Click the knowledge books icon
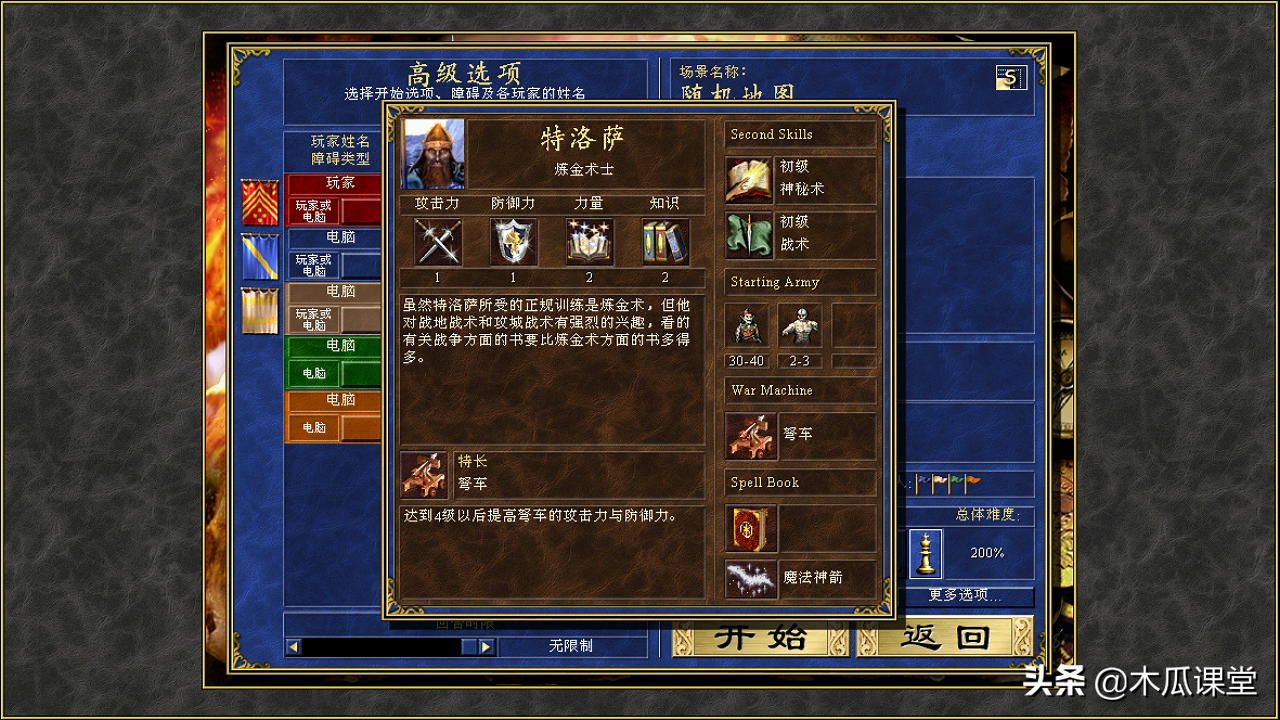Viewport: 1280px width, 720px height. pyautogui.click(x=665, y=241)
